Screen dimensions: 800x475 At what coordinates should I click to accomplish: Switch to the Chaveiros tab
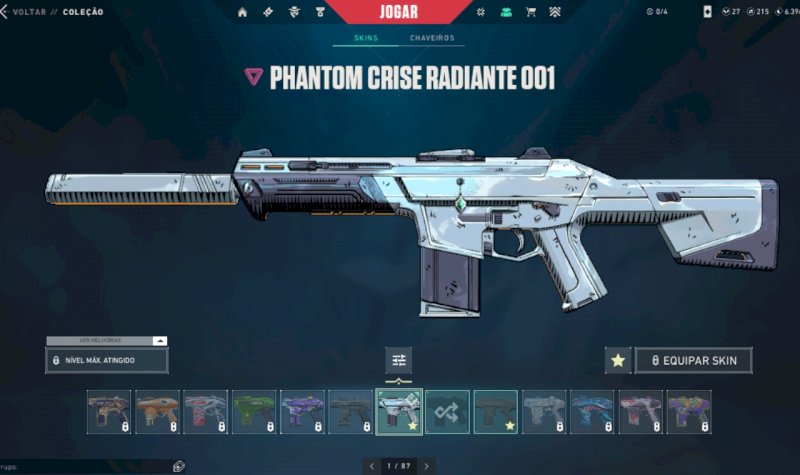(x=432, y=38)
